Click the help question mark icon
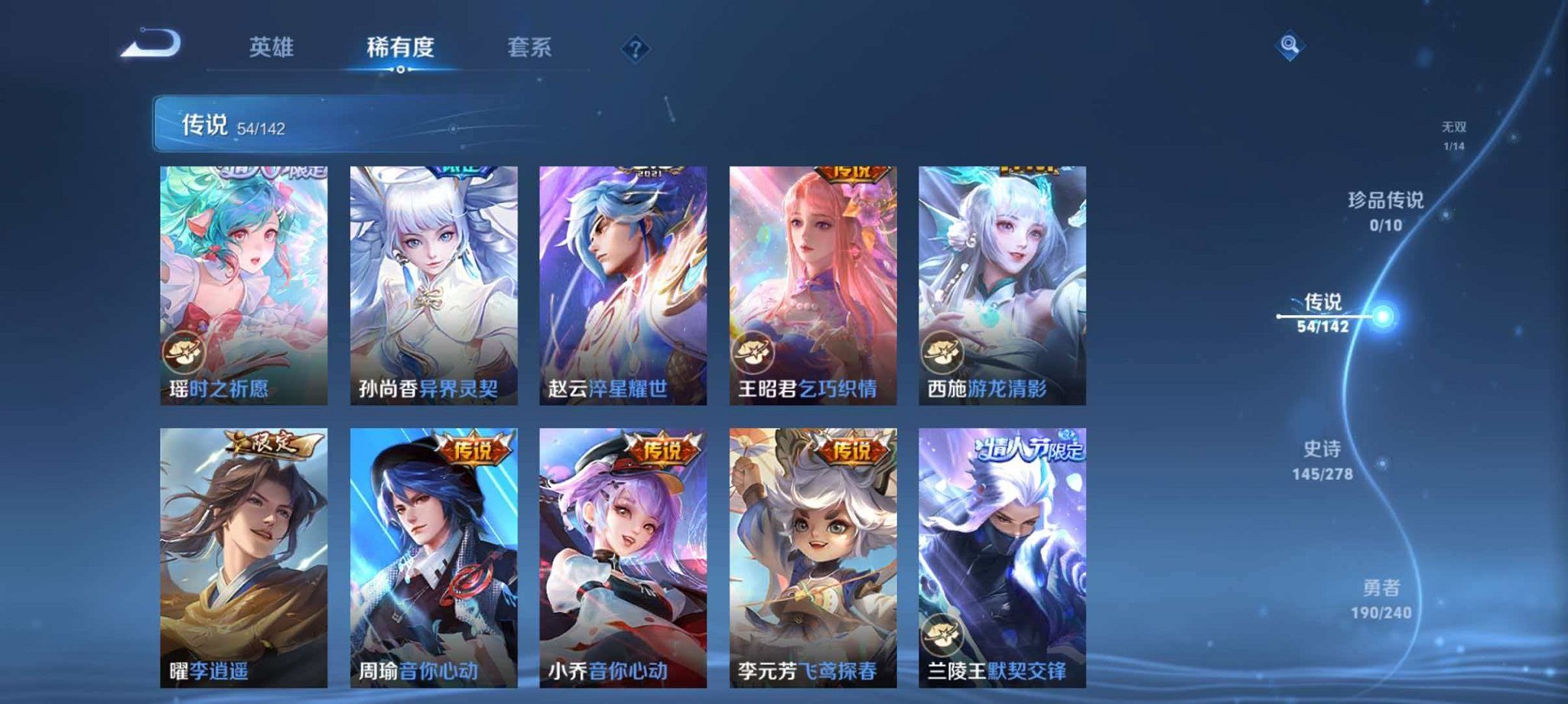The width and height of the screenshot is (1568, 704). 635,49
